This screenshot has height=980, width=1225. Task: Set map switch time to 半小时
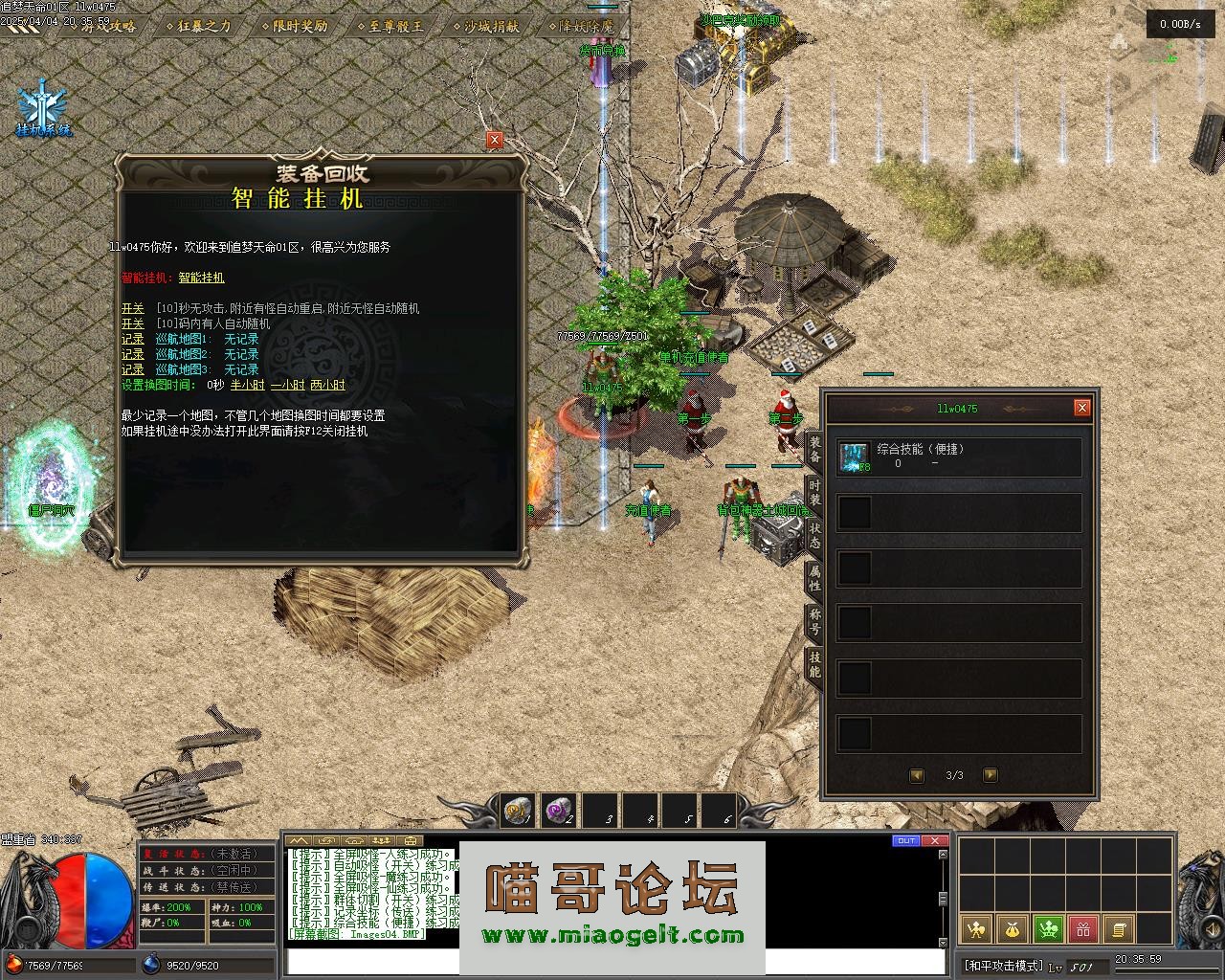[247, 385]
